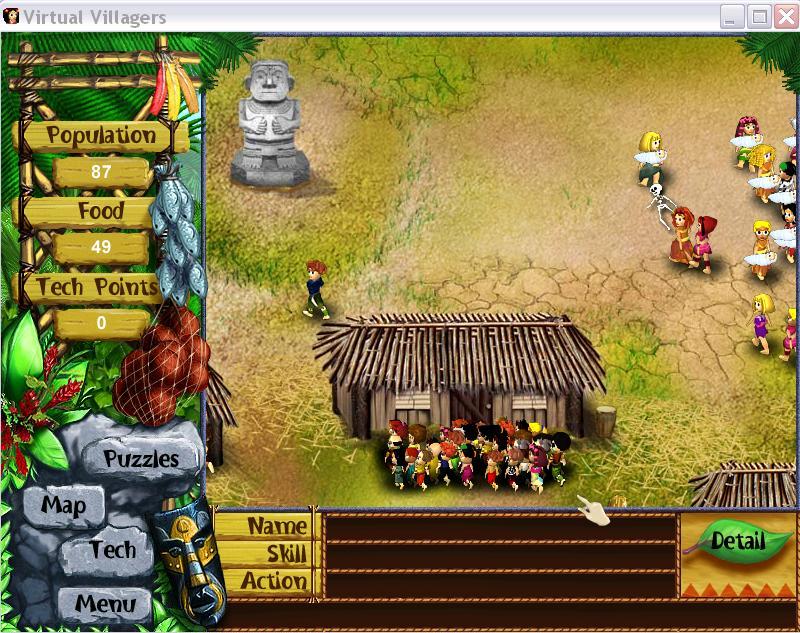The width and height of the screenshot is (800, 633).
Task: Open the island Map
Action: click(x=63, y=504)
